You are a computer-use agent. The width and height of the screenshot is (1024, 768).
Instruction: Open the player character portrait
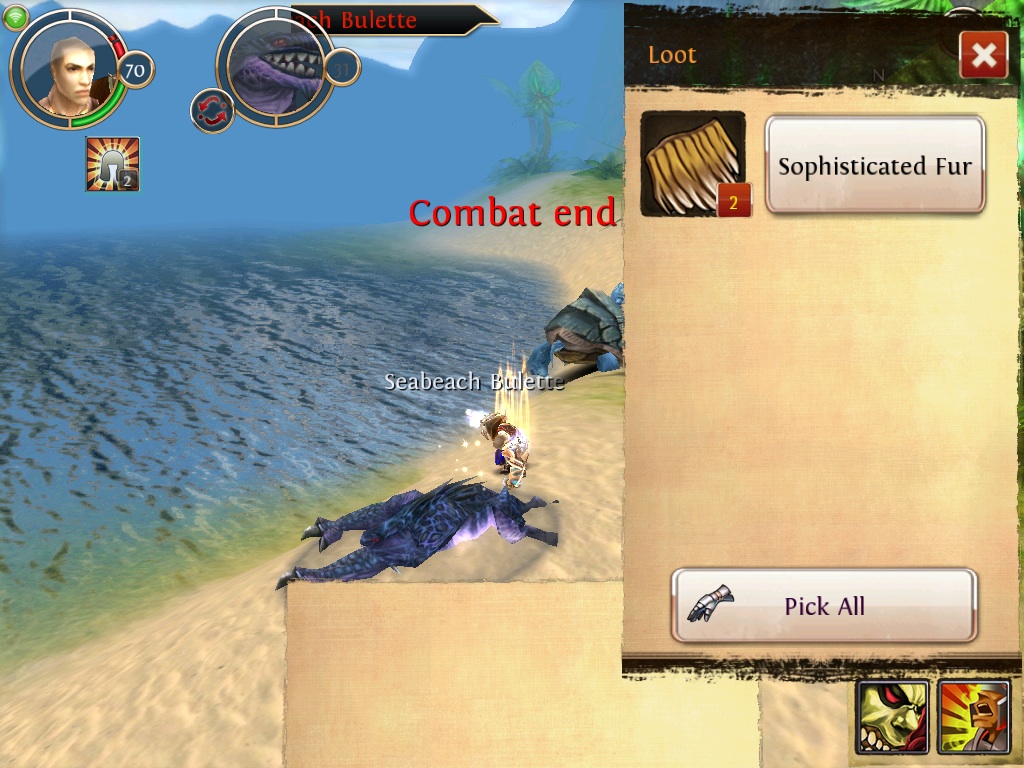point(69,69)
